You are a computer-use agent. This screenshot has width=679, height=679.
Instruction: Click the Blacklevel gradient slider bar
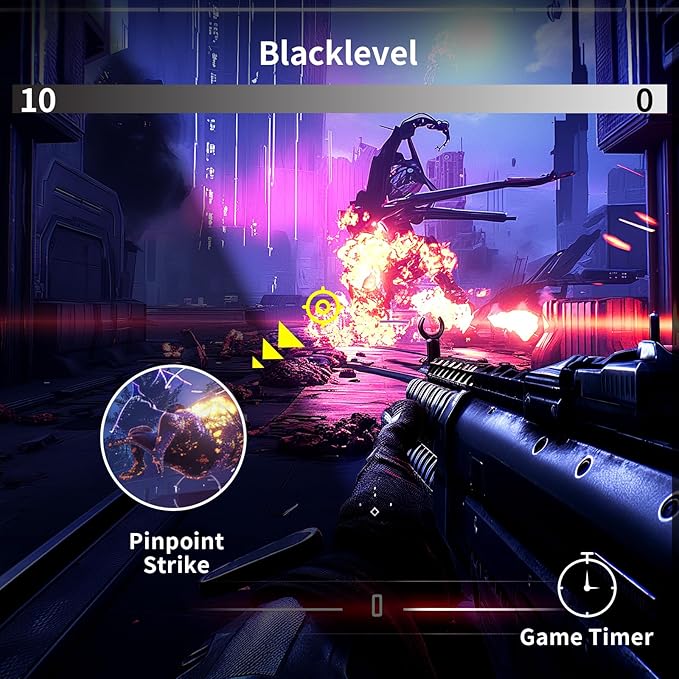coord(339,99)
